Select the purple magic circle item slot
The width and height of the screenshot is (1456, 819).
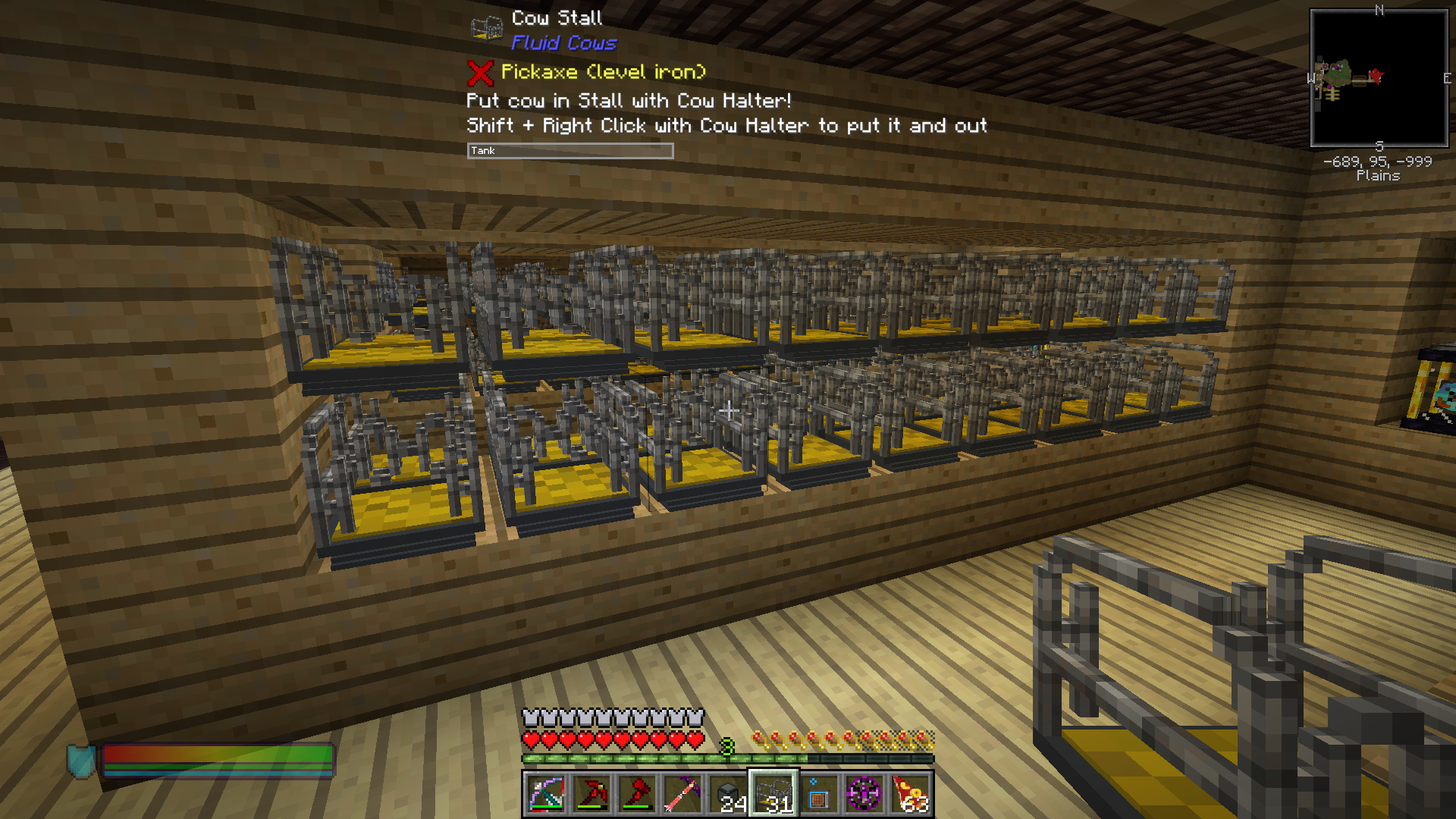[x=864, y=794]
